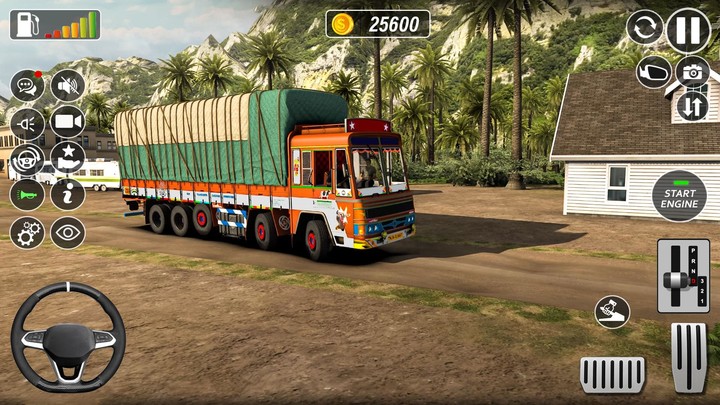Step on the accelerator pedal
This screenshot has width=720, height=405.
tap(689, 357)
